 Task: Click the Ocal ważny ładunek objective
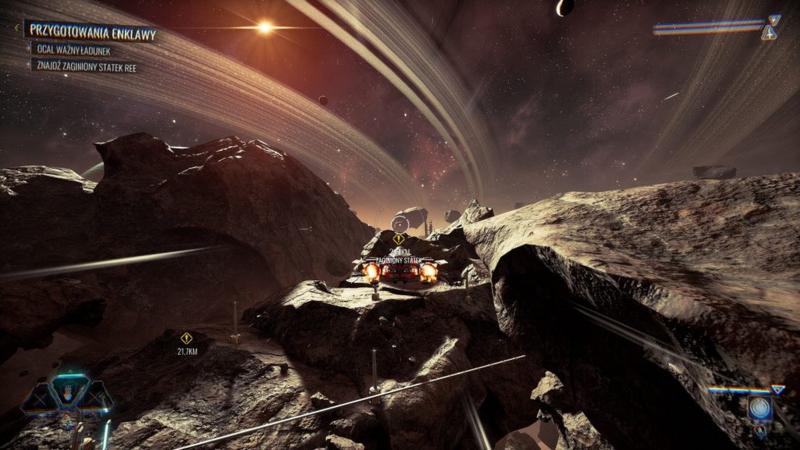pos(77,49)
